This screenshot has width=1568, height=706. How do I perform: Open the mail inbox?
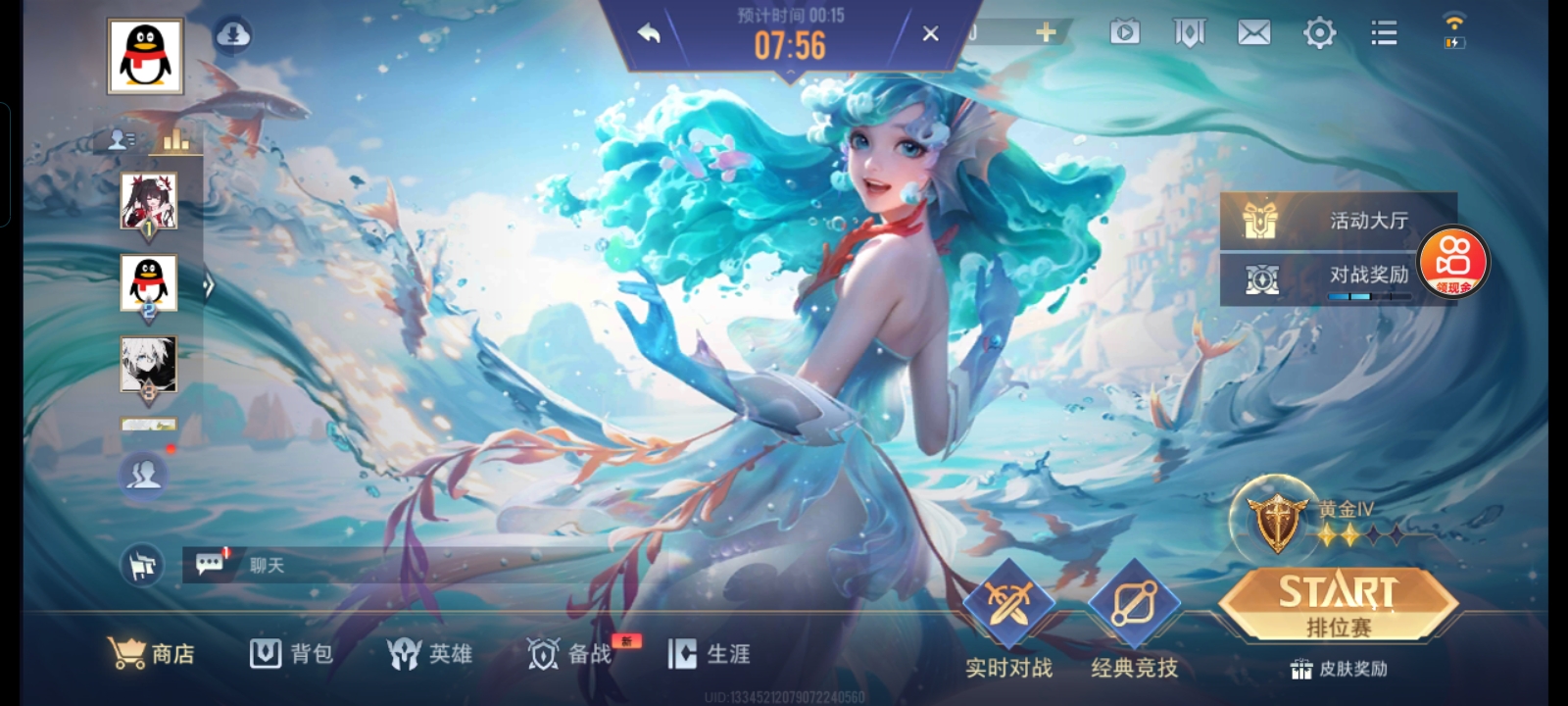point(1253,32)
